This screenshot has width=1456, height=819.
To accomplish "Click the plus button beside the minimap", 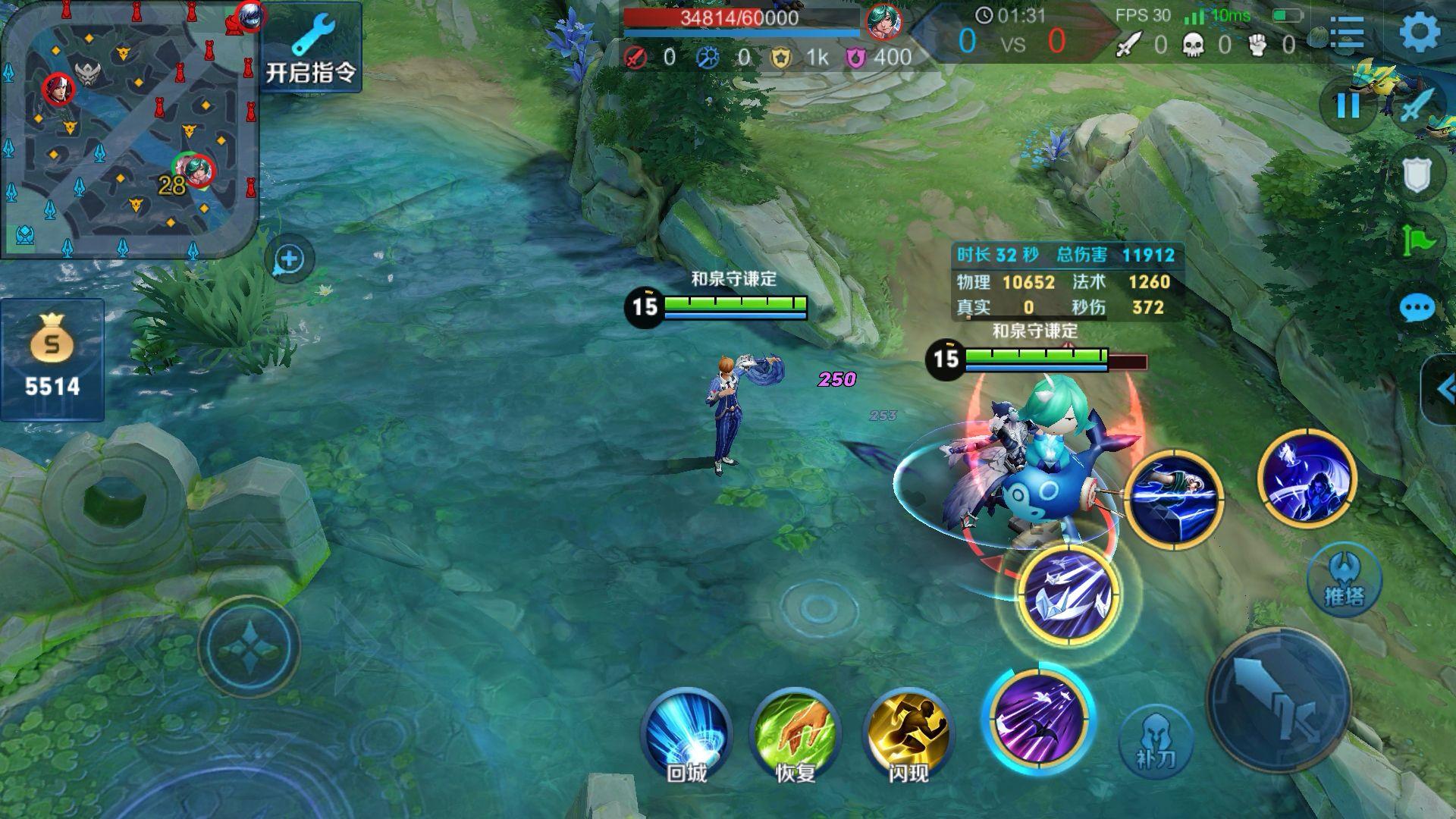I will coord(289,259).
